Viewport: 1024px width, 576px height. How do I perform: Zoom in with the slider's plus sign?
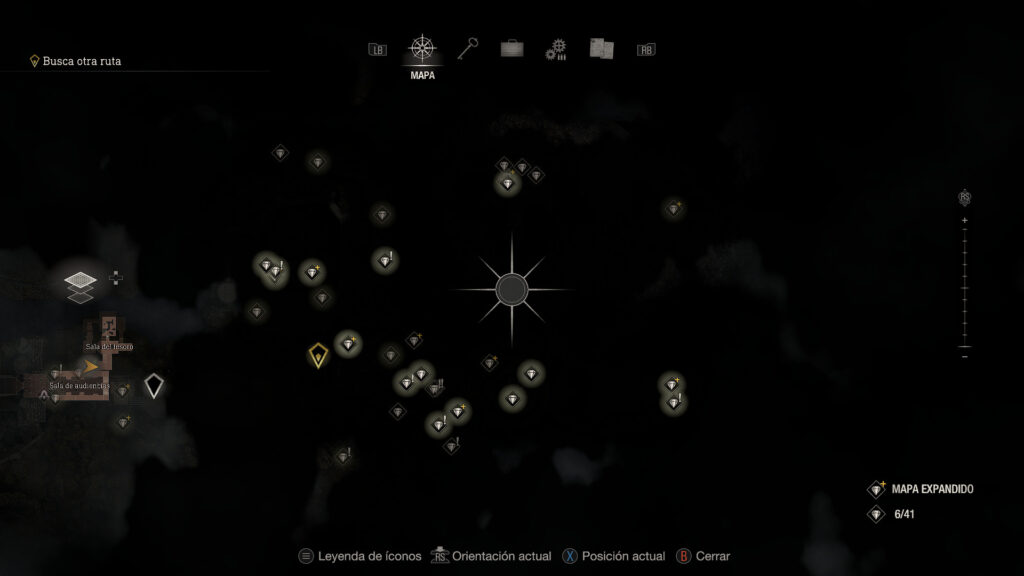(x=965, y=219)
